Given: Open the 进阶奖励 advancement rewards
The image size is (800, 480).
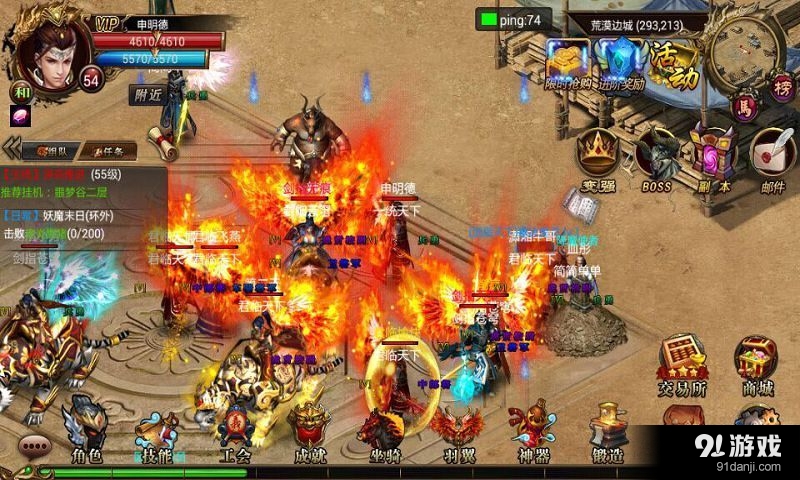Looking at the screenshot, I should (622, 65).
